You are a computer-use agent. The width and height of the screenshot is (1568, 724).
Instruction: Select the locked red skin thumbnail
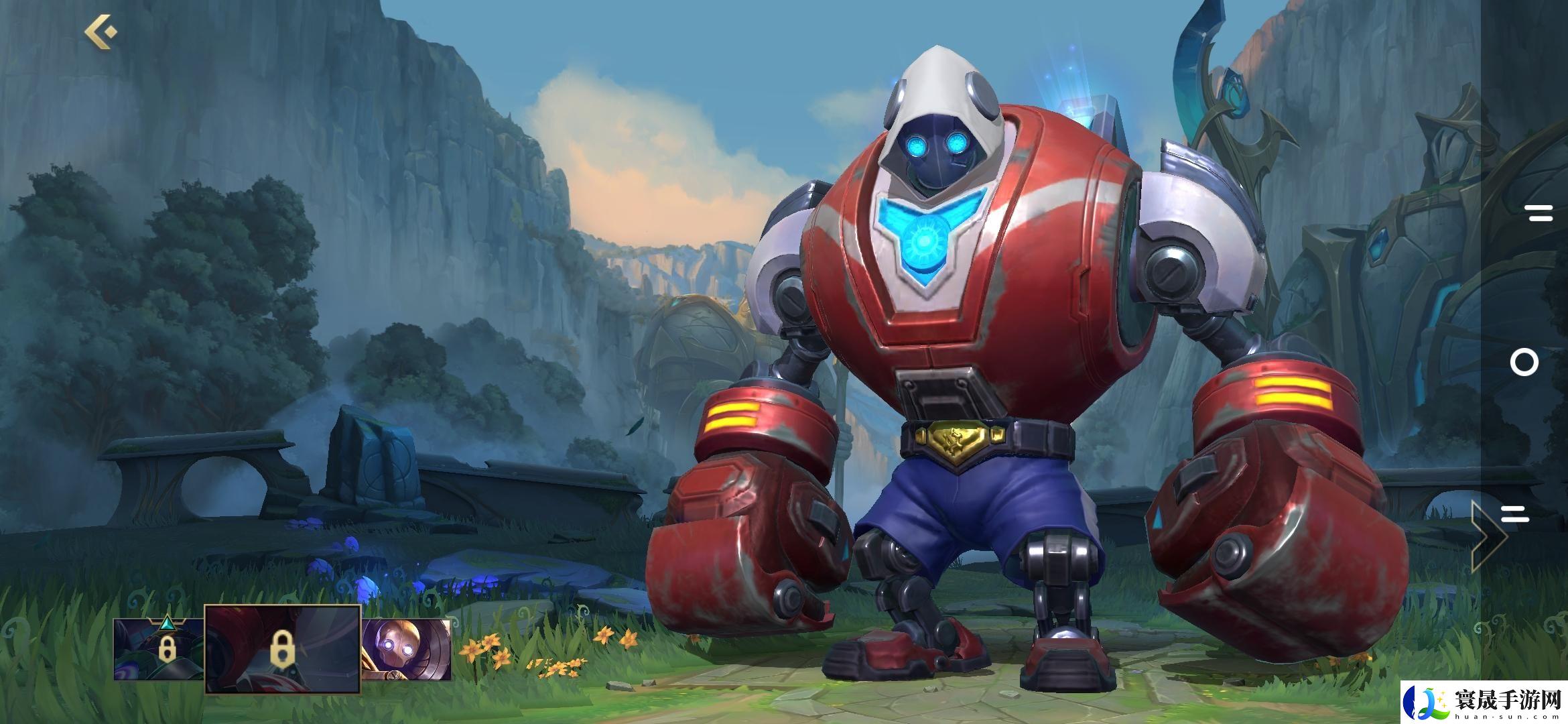pos(282,648)
